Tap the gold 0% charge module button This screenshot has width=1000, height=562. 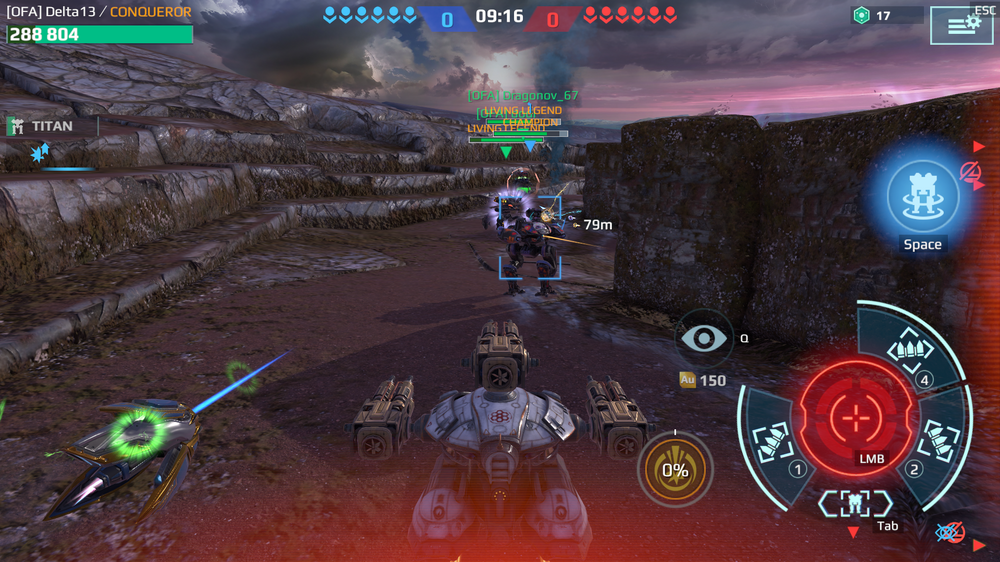pos(675,469)
